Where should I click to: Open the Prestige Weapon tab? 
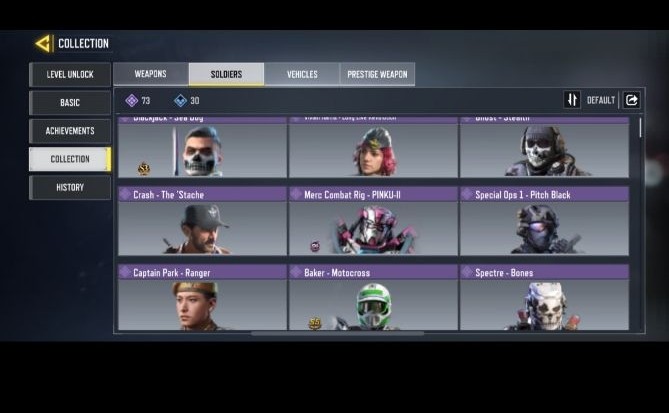pos(377,74)
